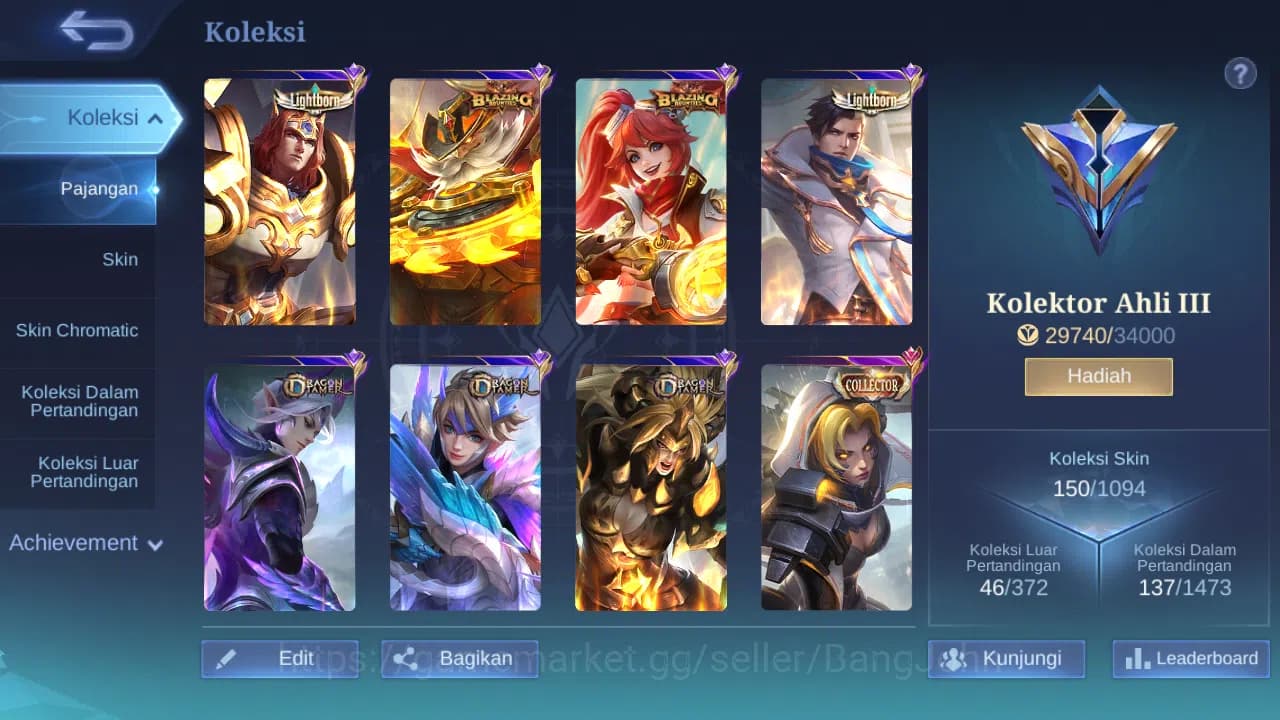Collapse the Koleksi section chevron
The height and width of the screenshot is (720, 1280).
155,117
